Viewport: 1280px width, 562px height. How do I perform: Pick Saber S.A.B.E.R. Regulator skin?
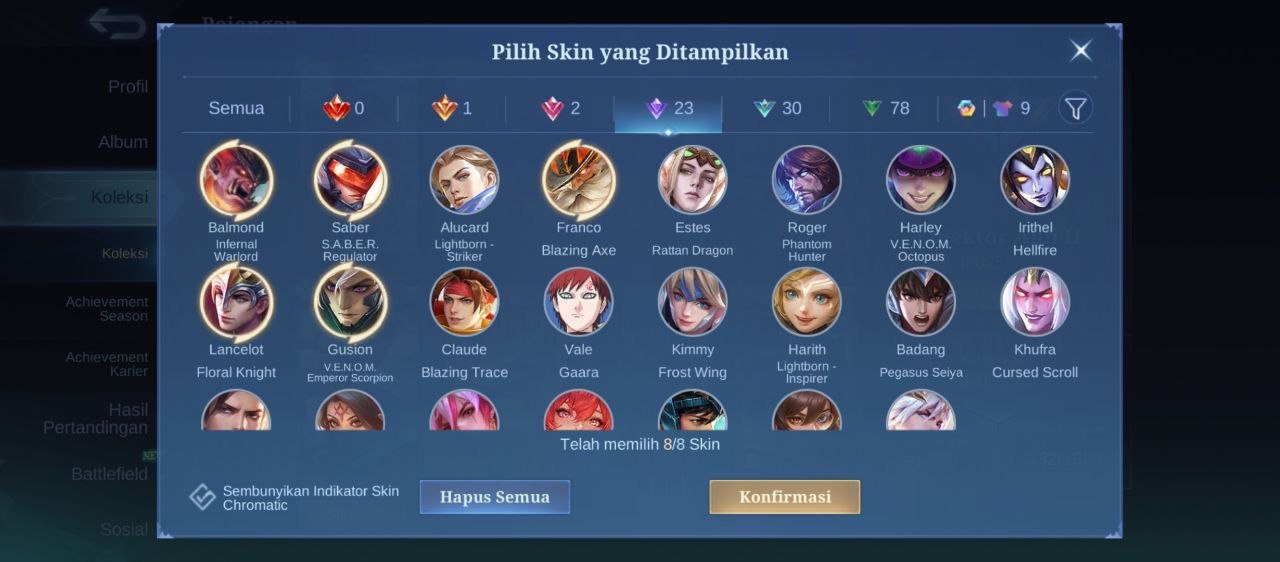(350, 181)
